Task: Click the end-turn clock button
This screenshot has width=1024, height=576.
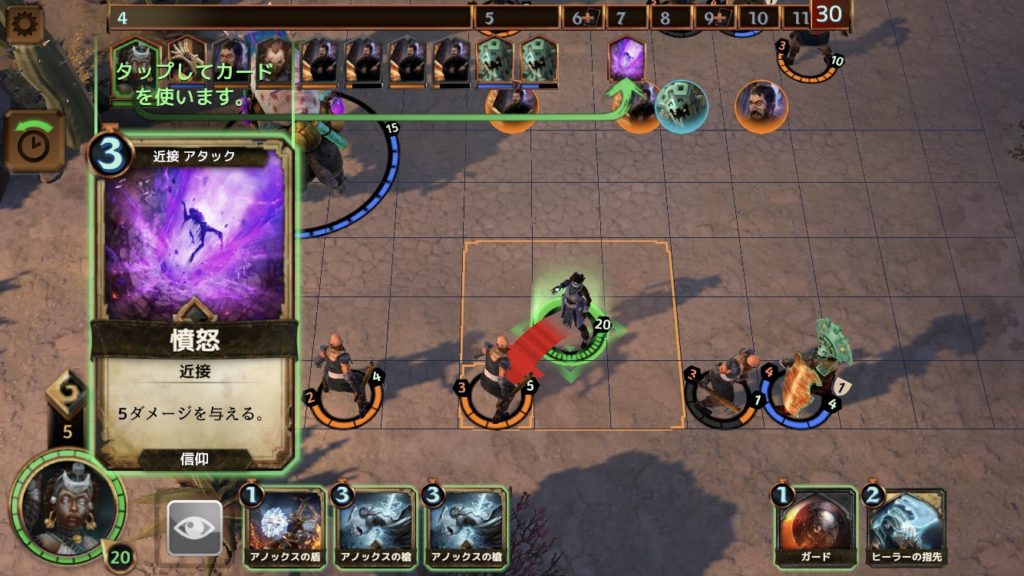Action: 35,143
